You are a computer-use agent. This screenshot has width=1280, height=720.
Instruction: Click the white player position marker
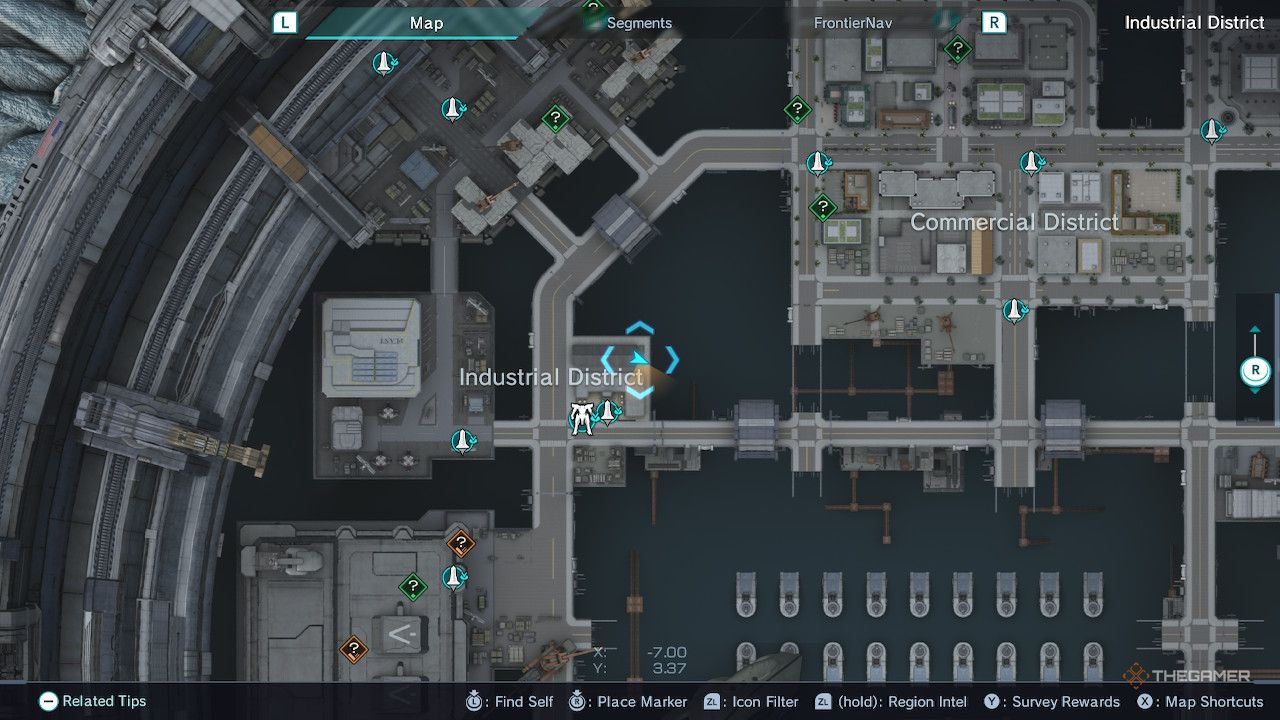click(580, 418)
